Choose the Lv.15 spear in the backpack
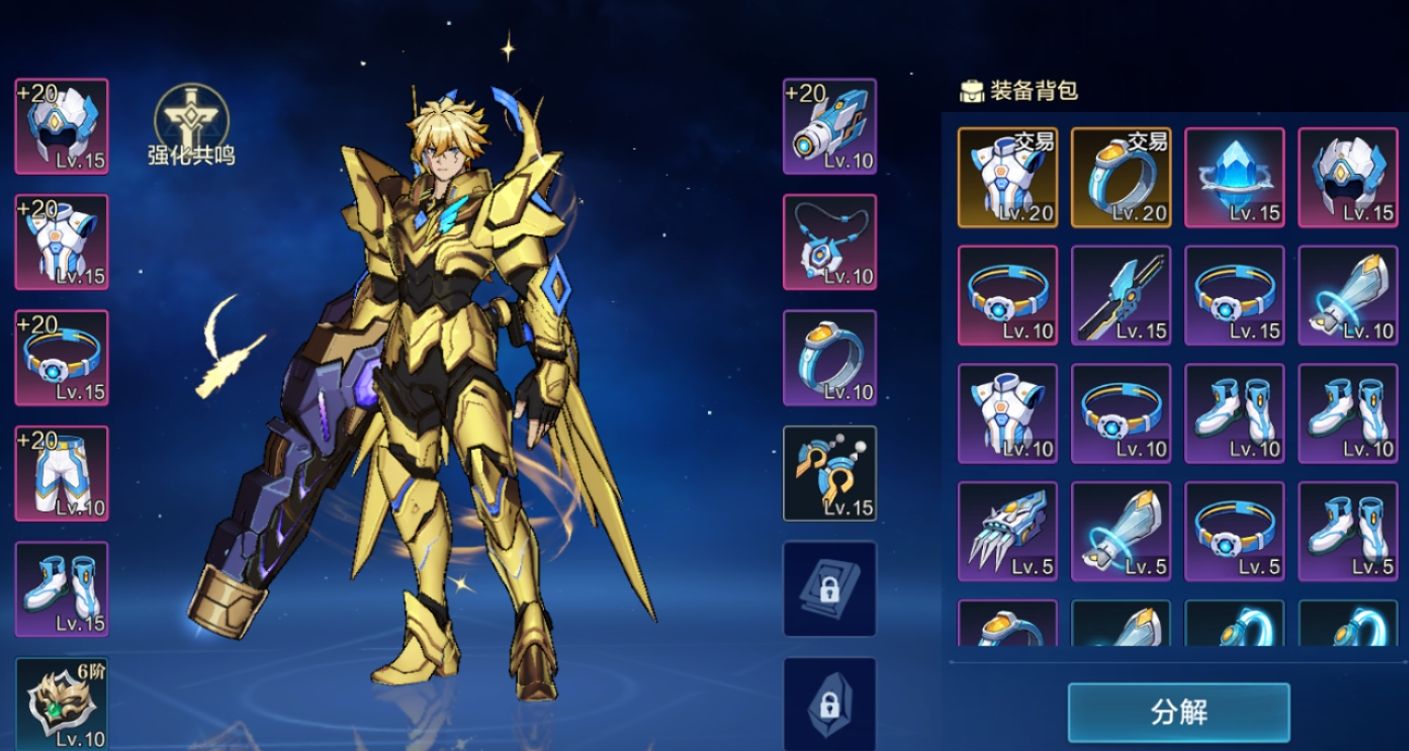The image size is (1409, 751). [x=1121, y=295]
